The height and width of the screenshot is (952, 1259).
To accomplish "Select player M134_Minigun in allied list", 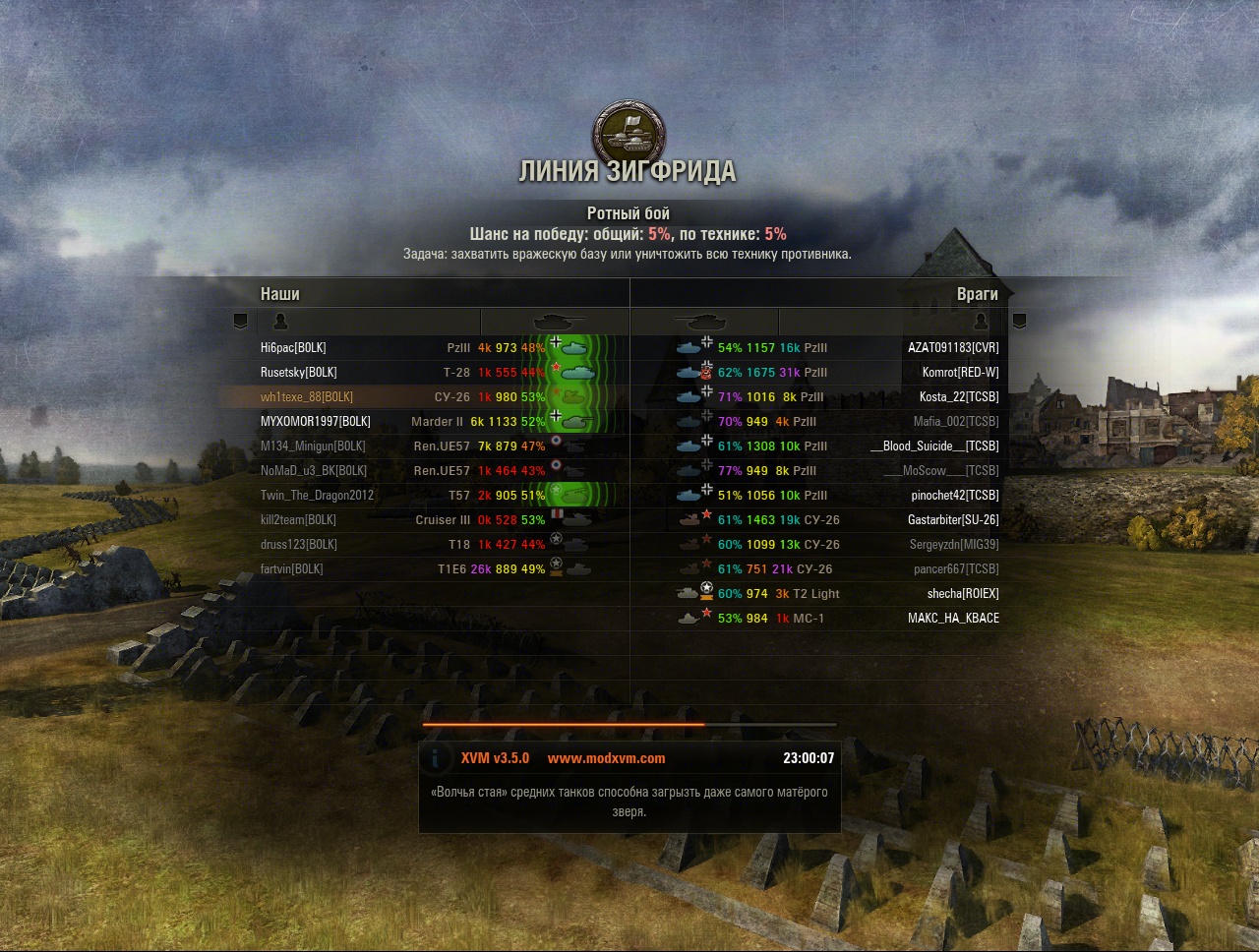I will tap(313, 446).
